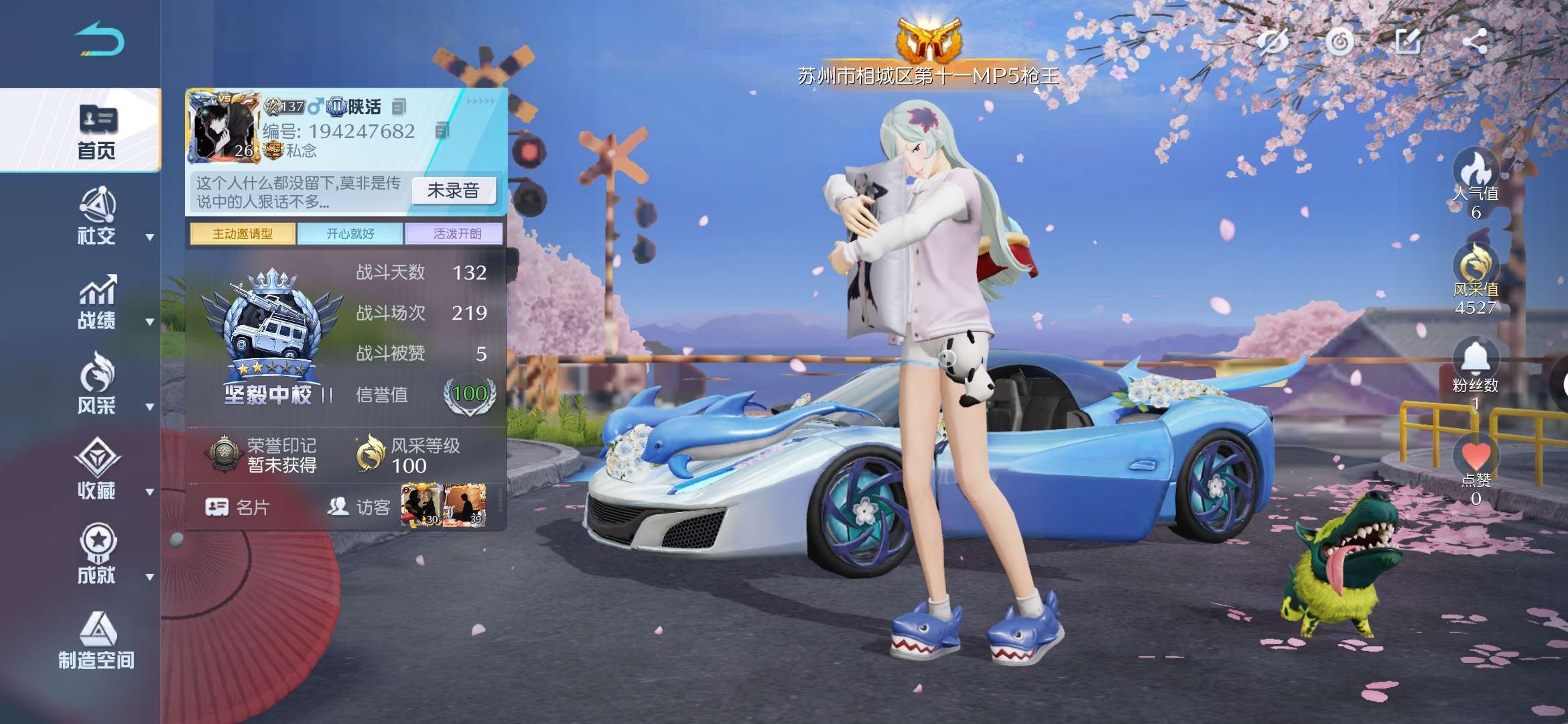Share the profile via share icon
1568x724 pixels.
pyautogui.click(x=1475, y=42)
